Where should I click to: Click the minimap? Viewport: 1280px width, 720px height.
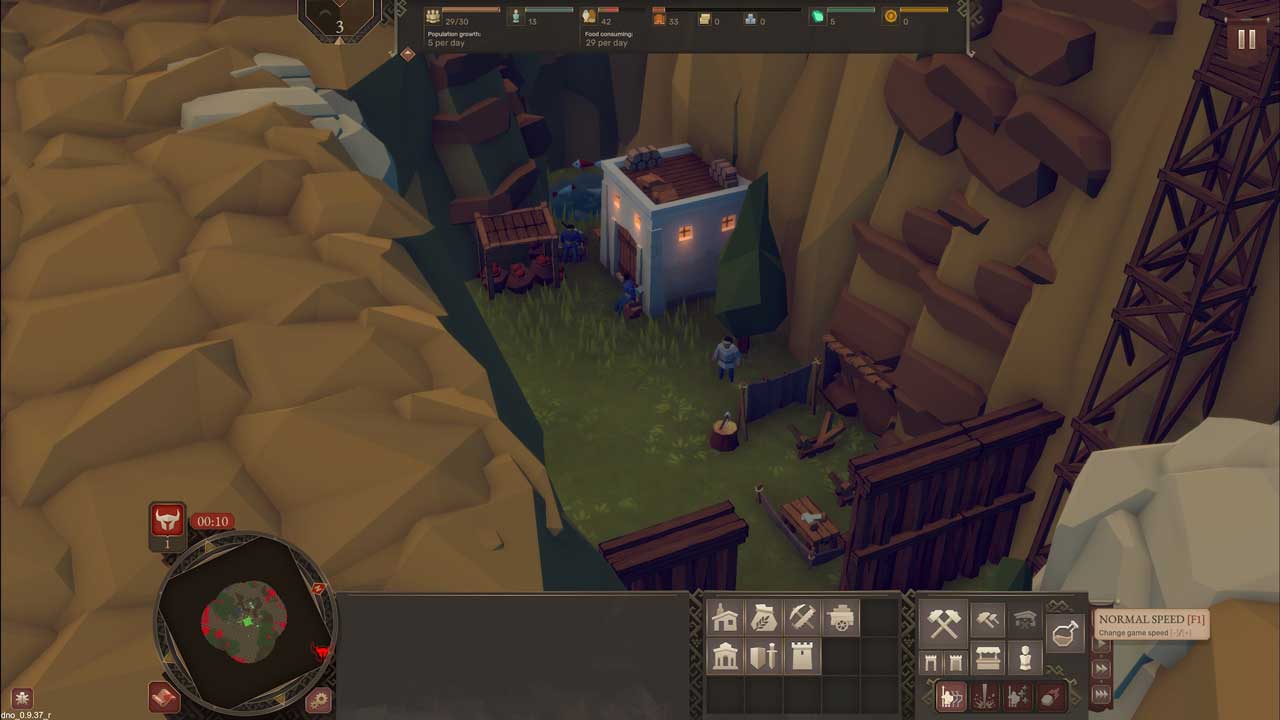(x=245, y=620)
